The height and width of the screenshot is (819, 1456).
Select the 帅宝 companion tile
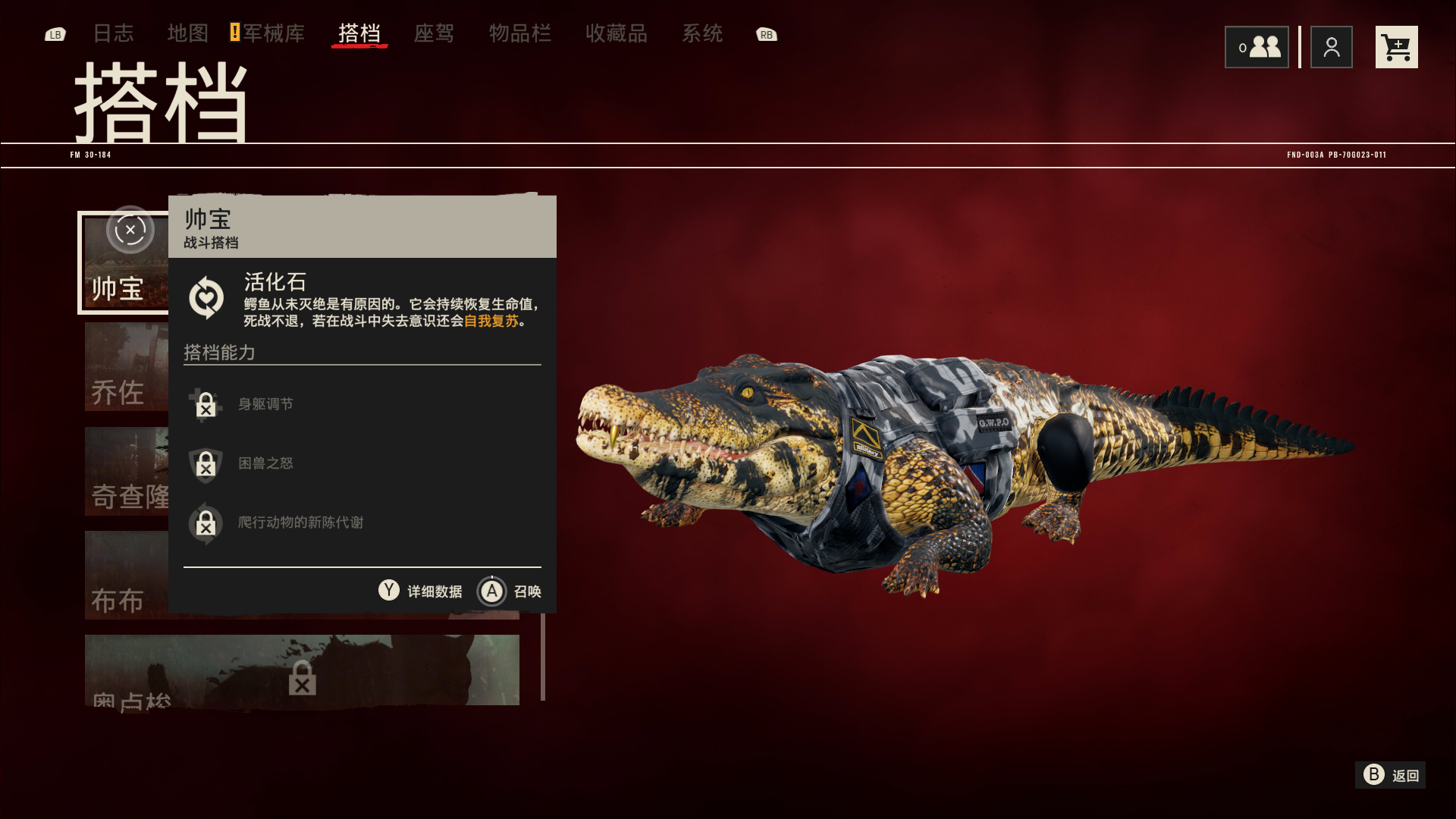pos(124,263)
